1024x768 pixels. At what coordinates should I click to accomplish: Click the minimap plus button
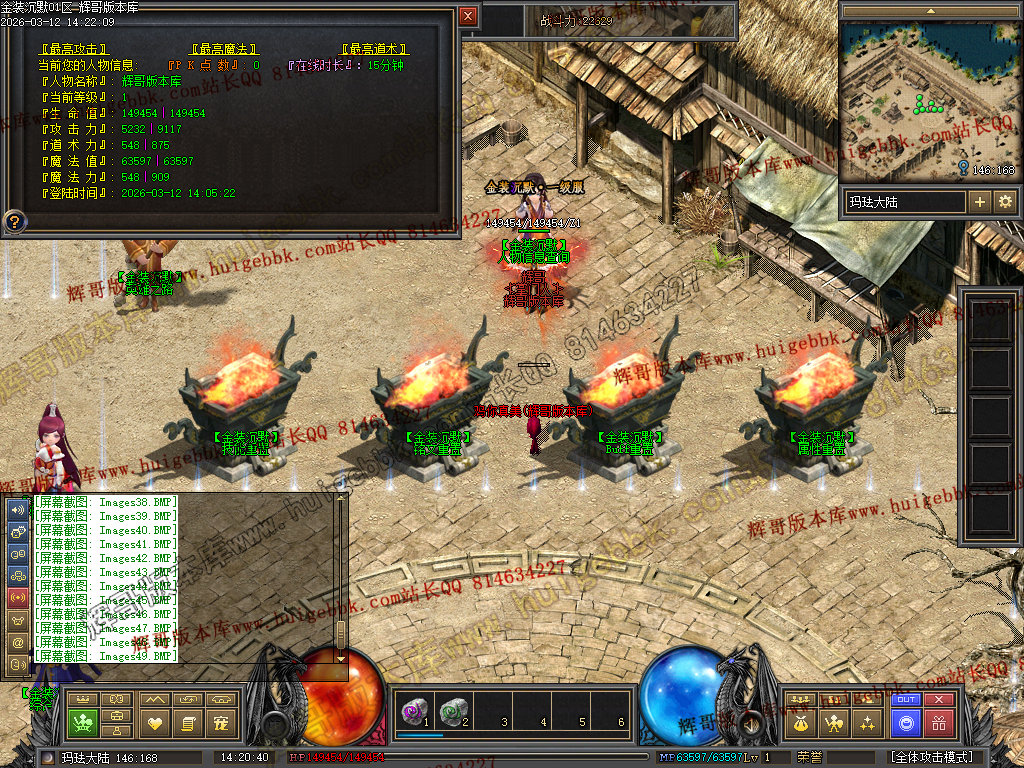click(x=980, y=202)
